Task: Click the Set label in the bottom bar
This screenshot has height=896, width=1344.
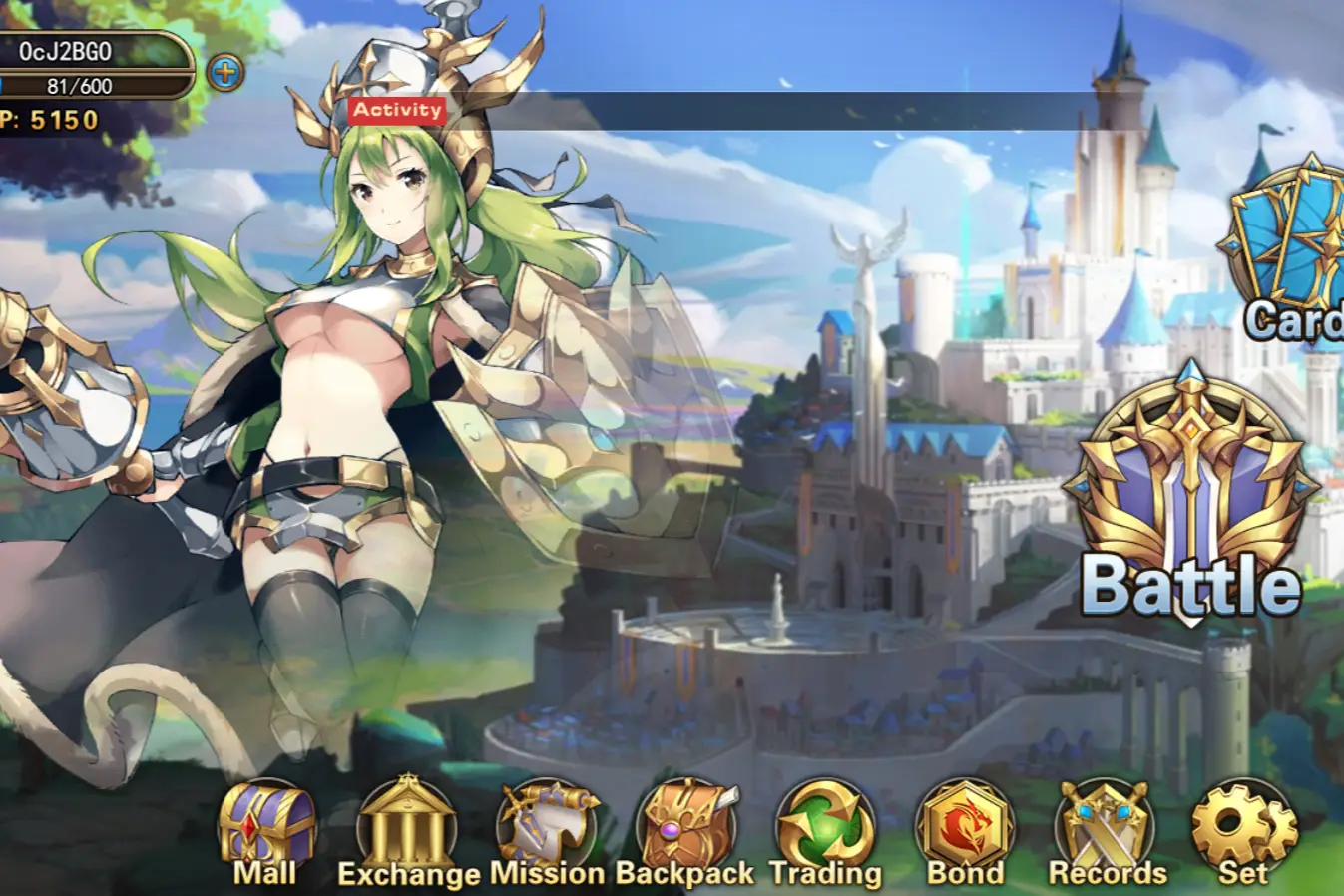Action: click(1241, 873)
